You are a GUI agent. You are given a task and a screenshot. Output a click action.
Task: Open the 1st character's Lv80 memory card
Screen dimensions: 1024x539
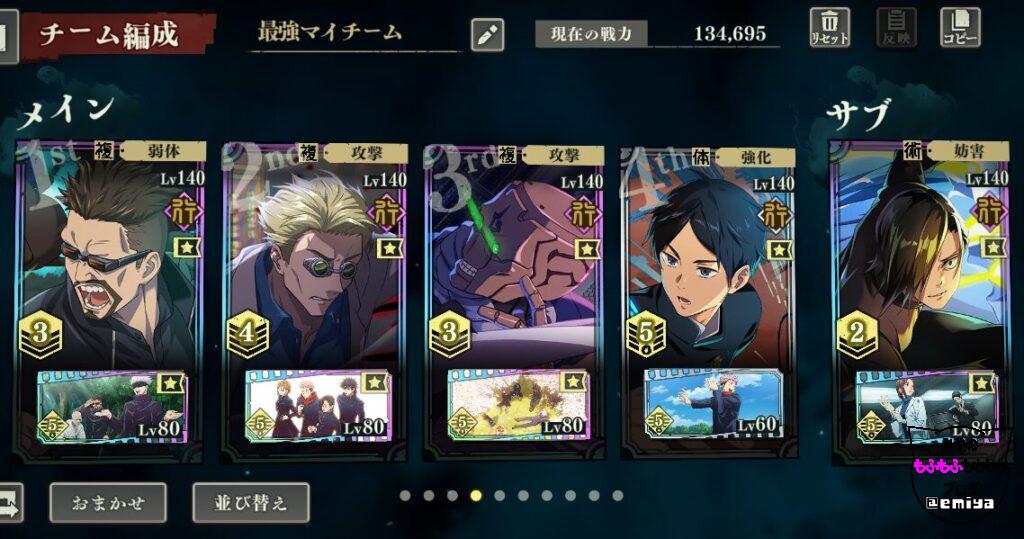point(110,405)
